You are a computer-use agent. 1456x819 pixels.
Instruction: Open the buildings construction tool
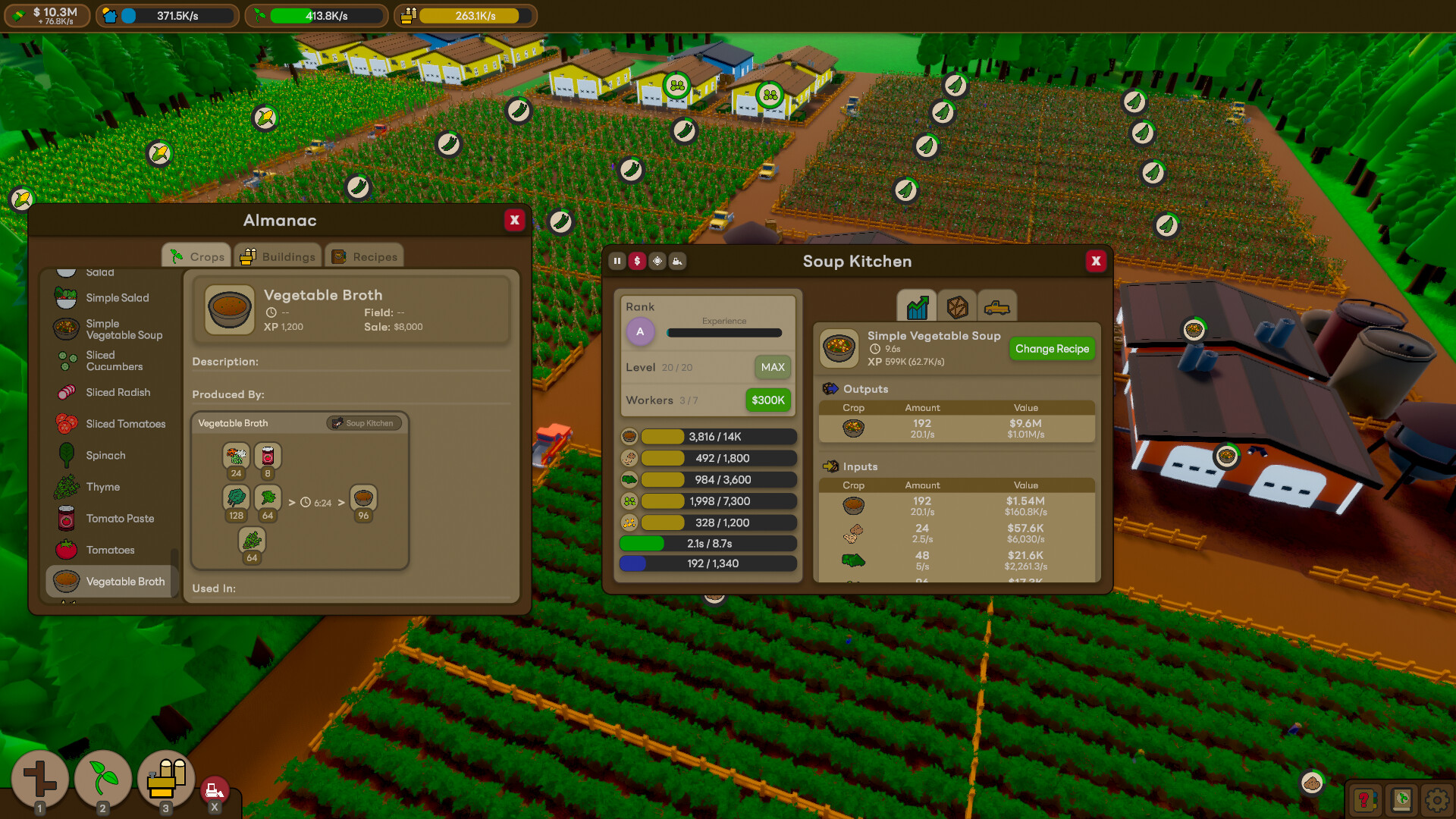(165, 779)
